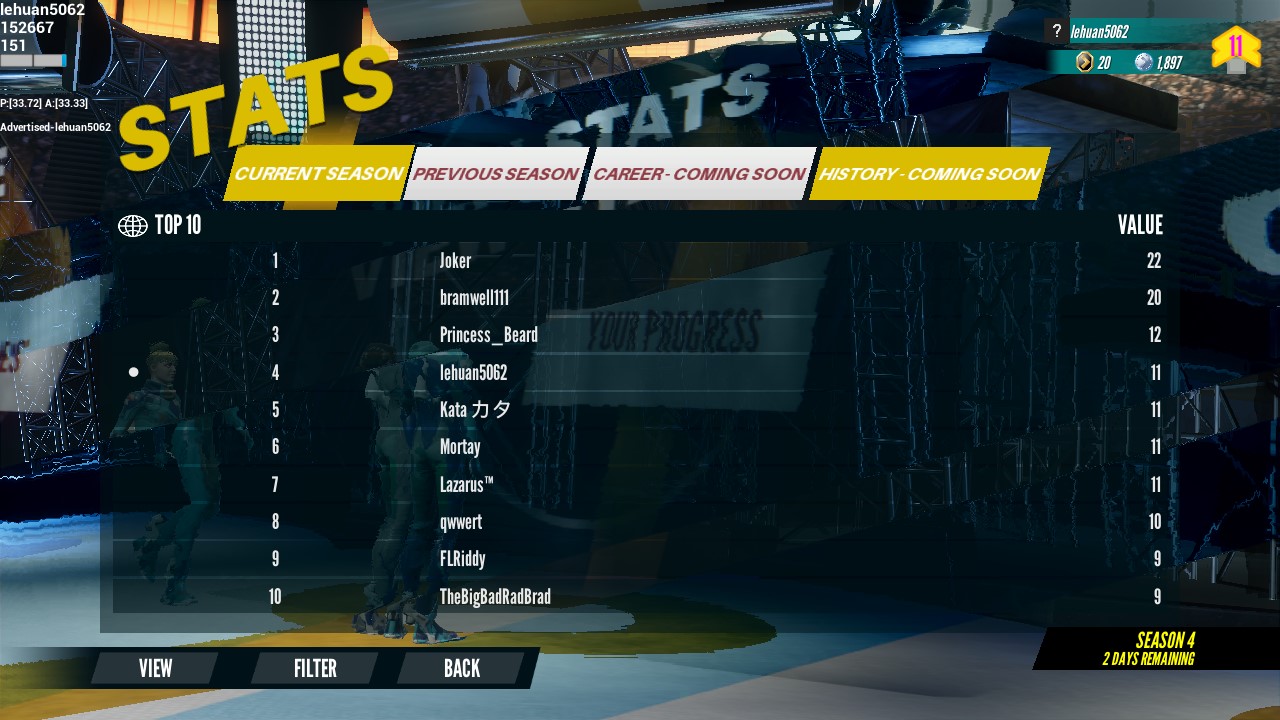The image size is (1280, 720).
Task: Click the level 11 rank badge
Action: (1236, 48)
